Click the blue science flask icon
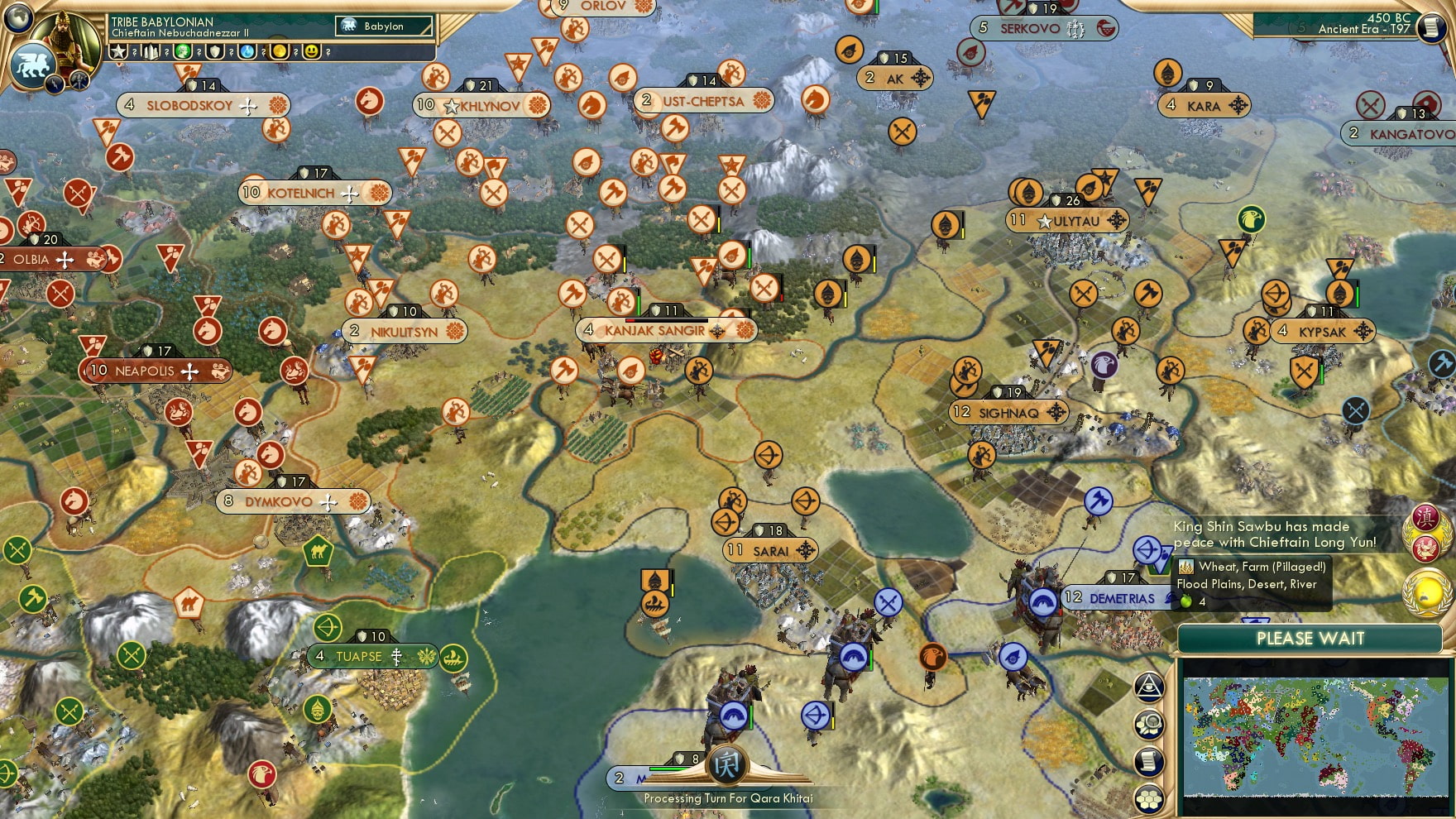The width and height of the screenshot is (1456, 819). click(x=247, y=52)
